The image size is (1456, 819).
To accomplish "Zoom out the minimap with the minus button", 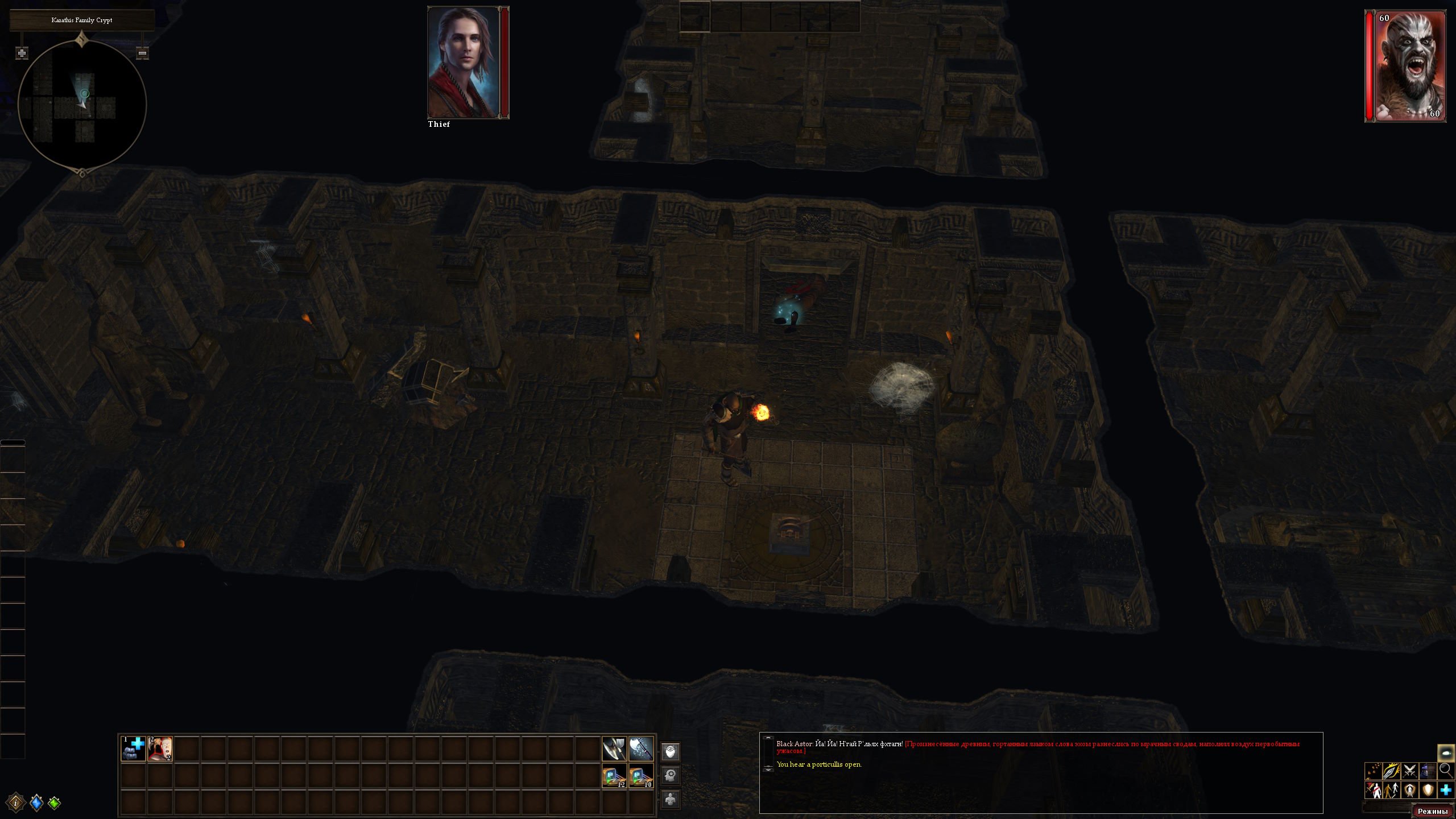I will (143, 53).
